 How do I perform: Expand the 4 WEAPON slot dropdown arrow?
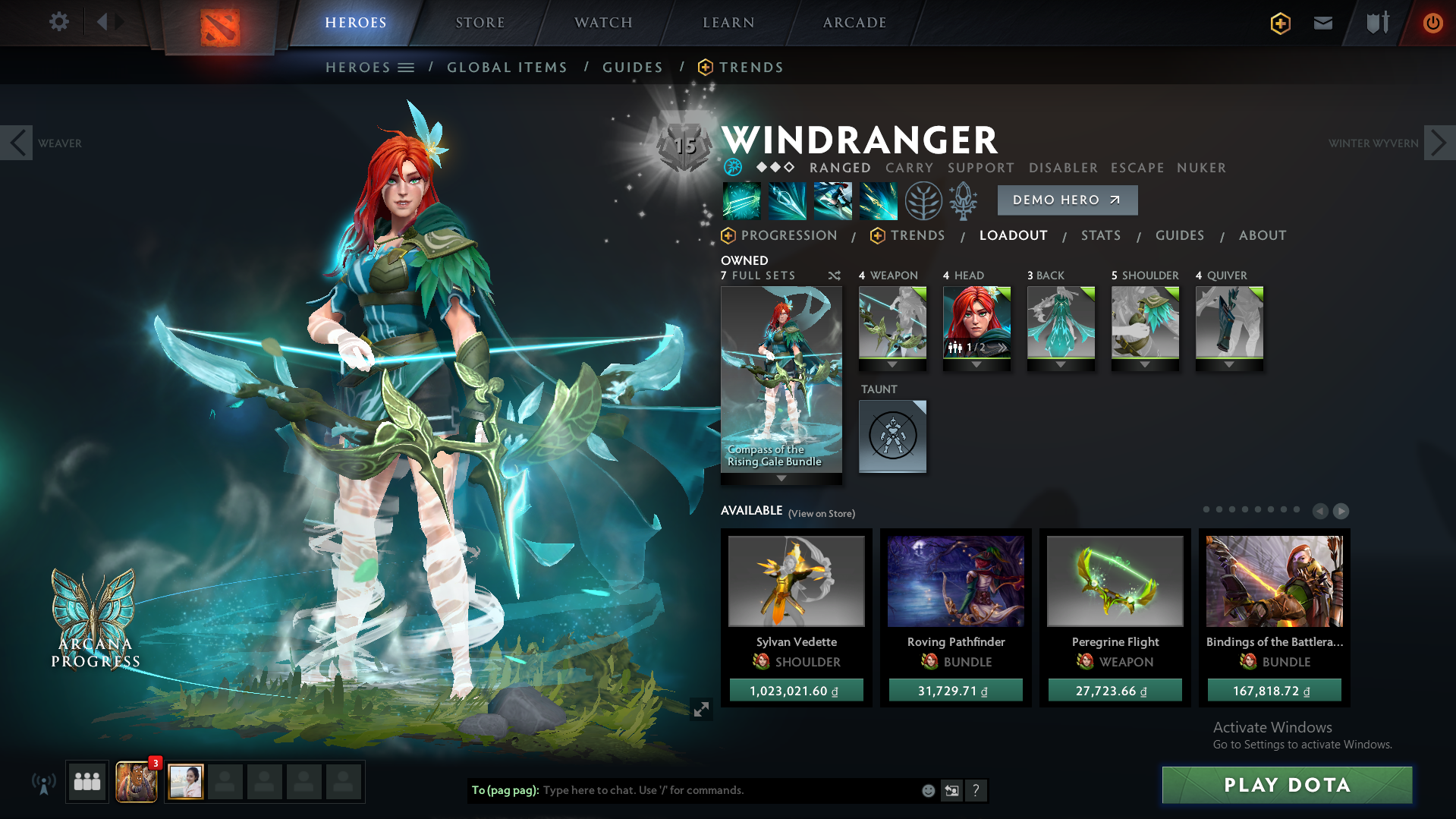(x=892, y=364)
